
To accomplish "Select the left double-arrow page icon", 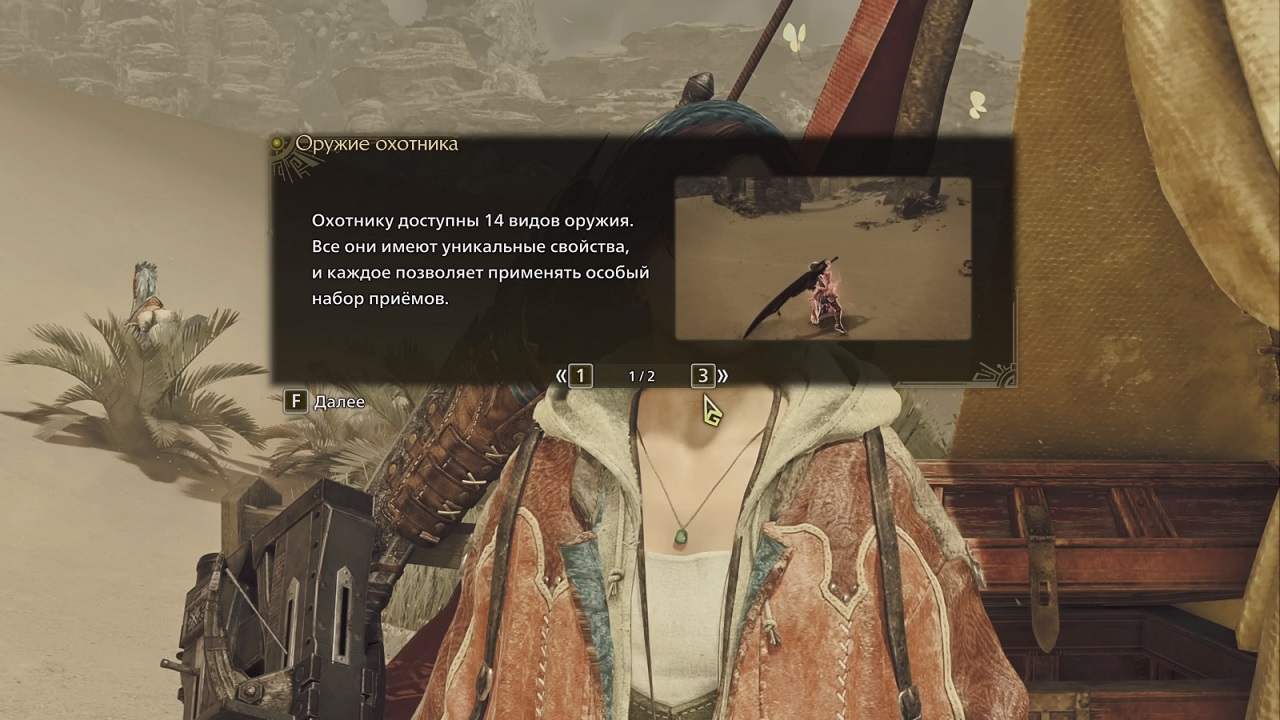I will point(559,377).
